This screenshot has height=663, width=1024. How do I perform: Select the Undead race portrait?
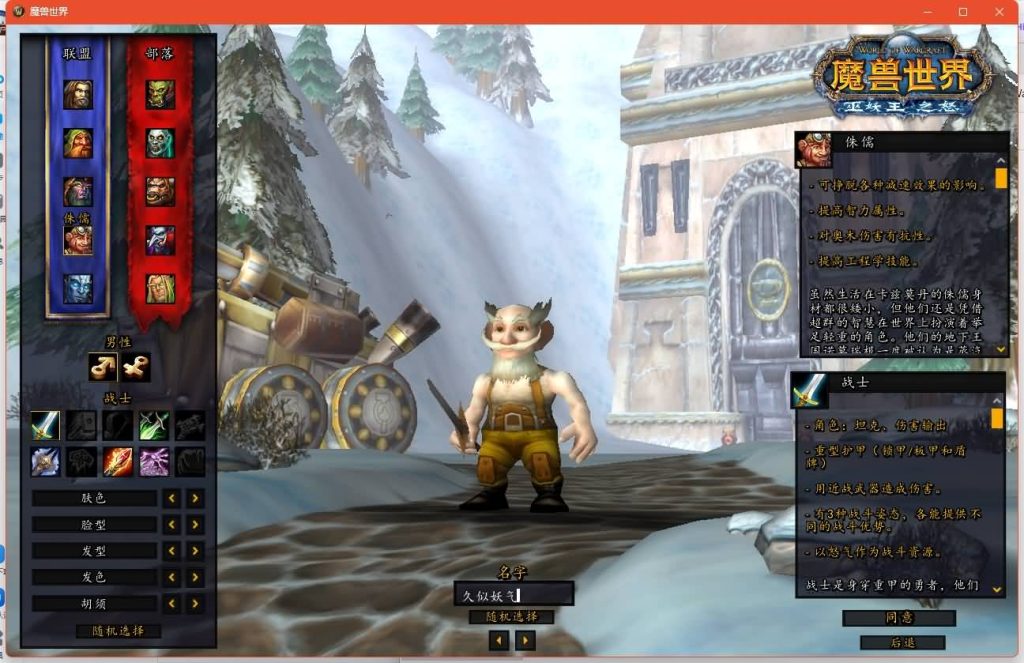(x=160, y=143)
